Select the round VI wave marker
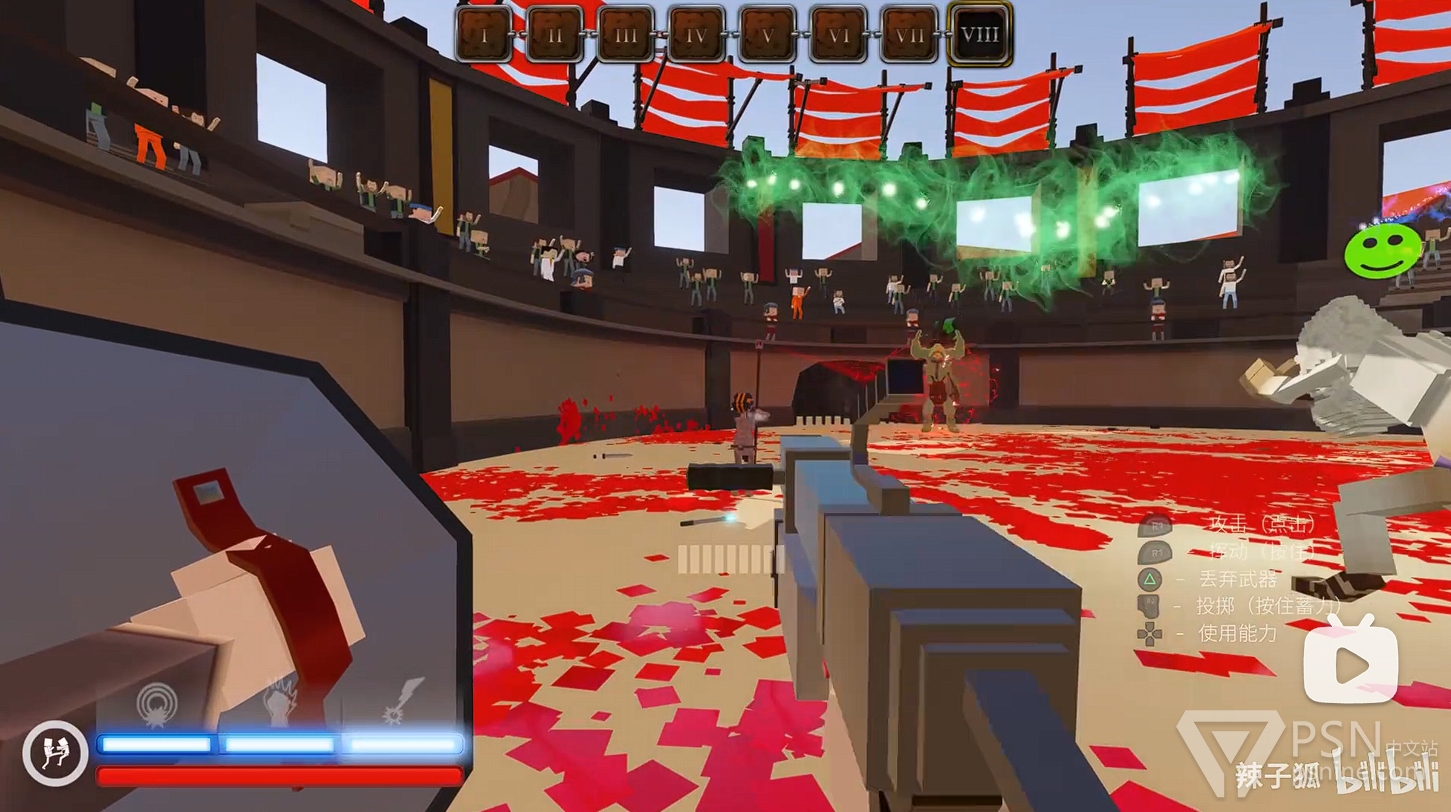 point(839,34)
